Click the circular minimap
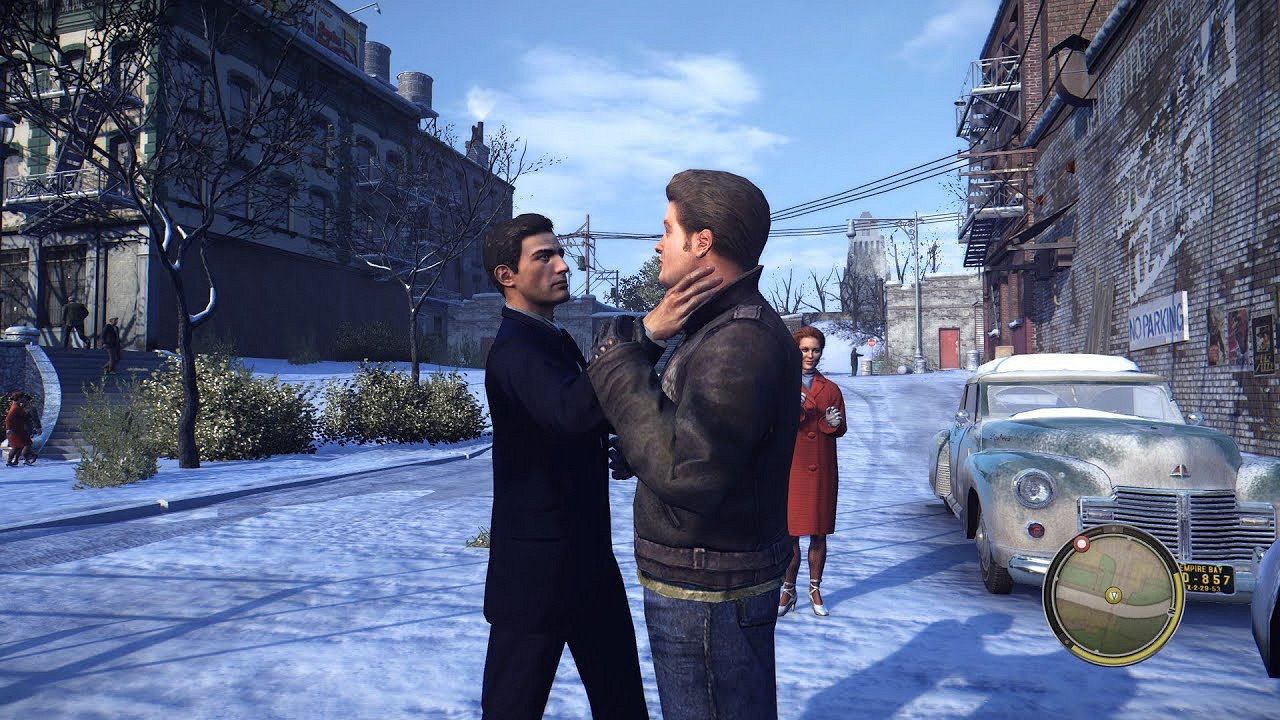Screen dimensions: 1280x720 1113,595
